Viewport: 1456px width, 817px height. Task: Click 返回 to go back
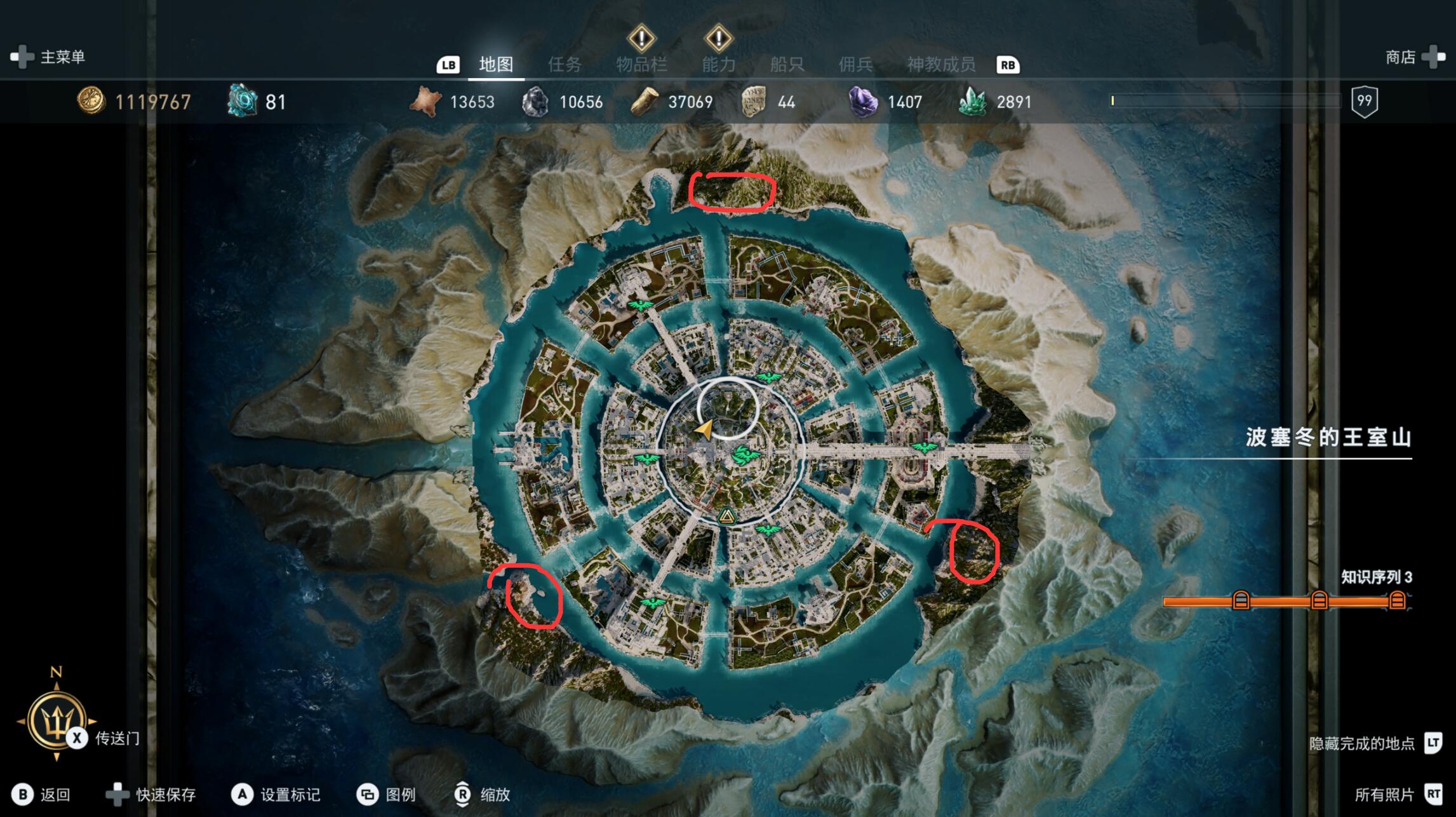point(43,794)
